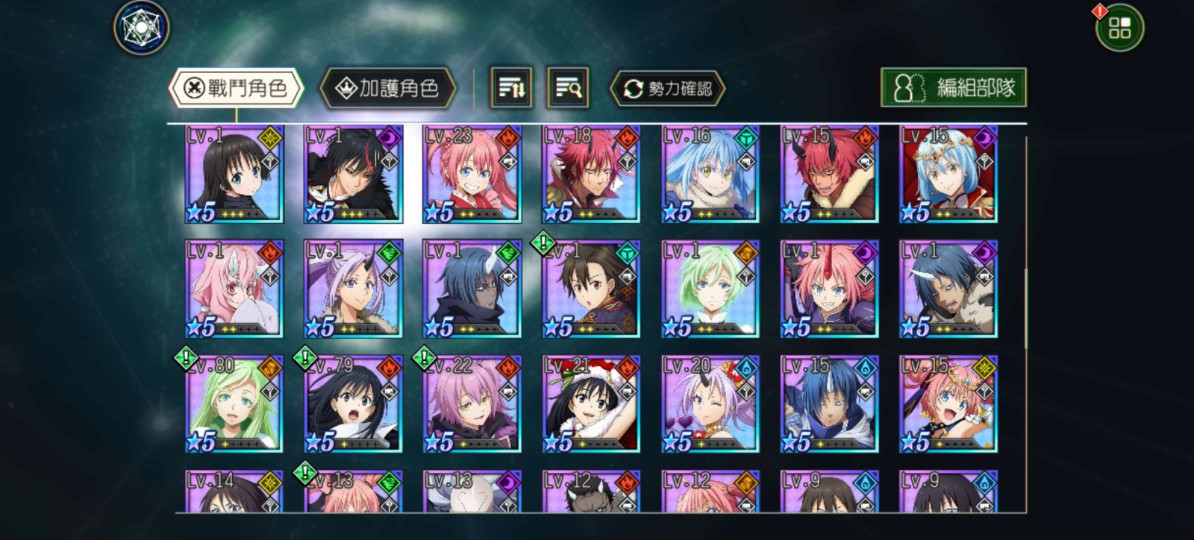Open the sort order button

(511, 88)
